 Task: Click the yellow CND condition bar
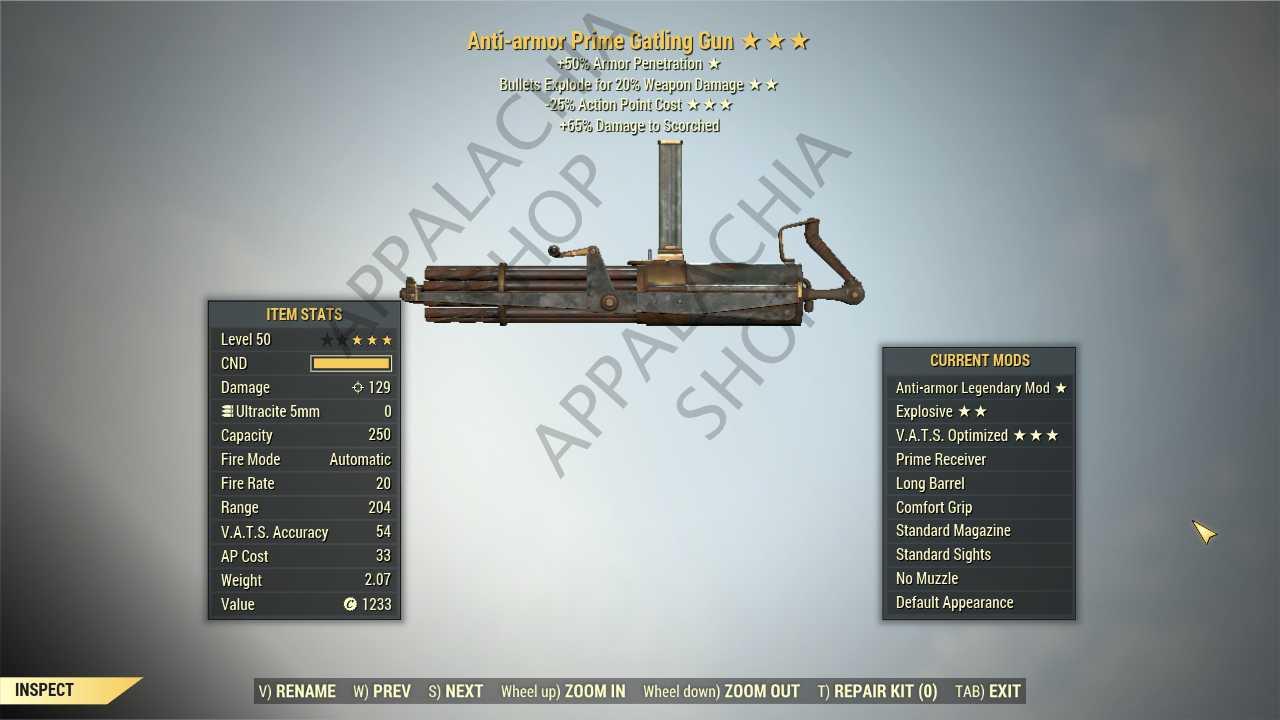[350, 363]
